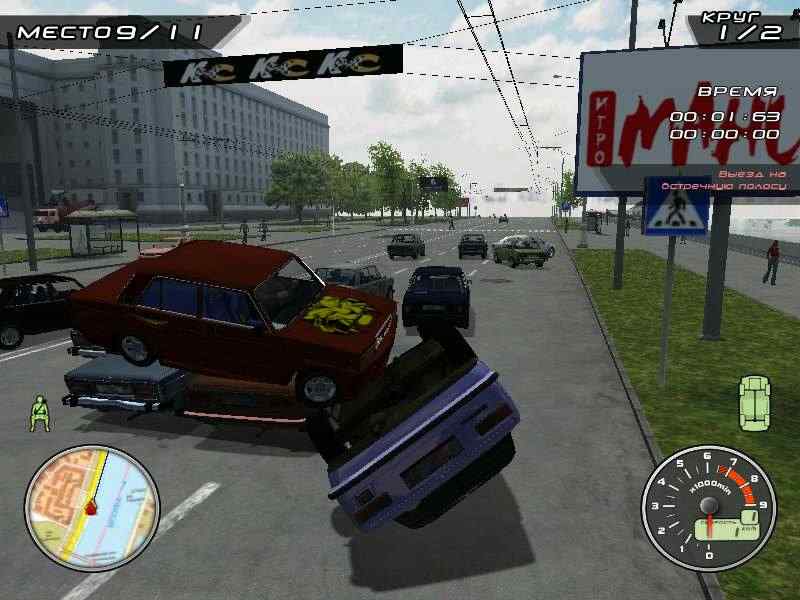The height and width of the screenshot is (600, 800).
Task: Select the green car damage icon
Action: [755, 403]
